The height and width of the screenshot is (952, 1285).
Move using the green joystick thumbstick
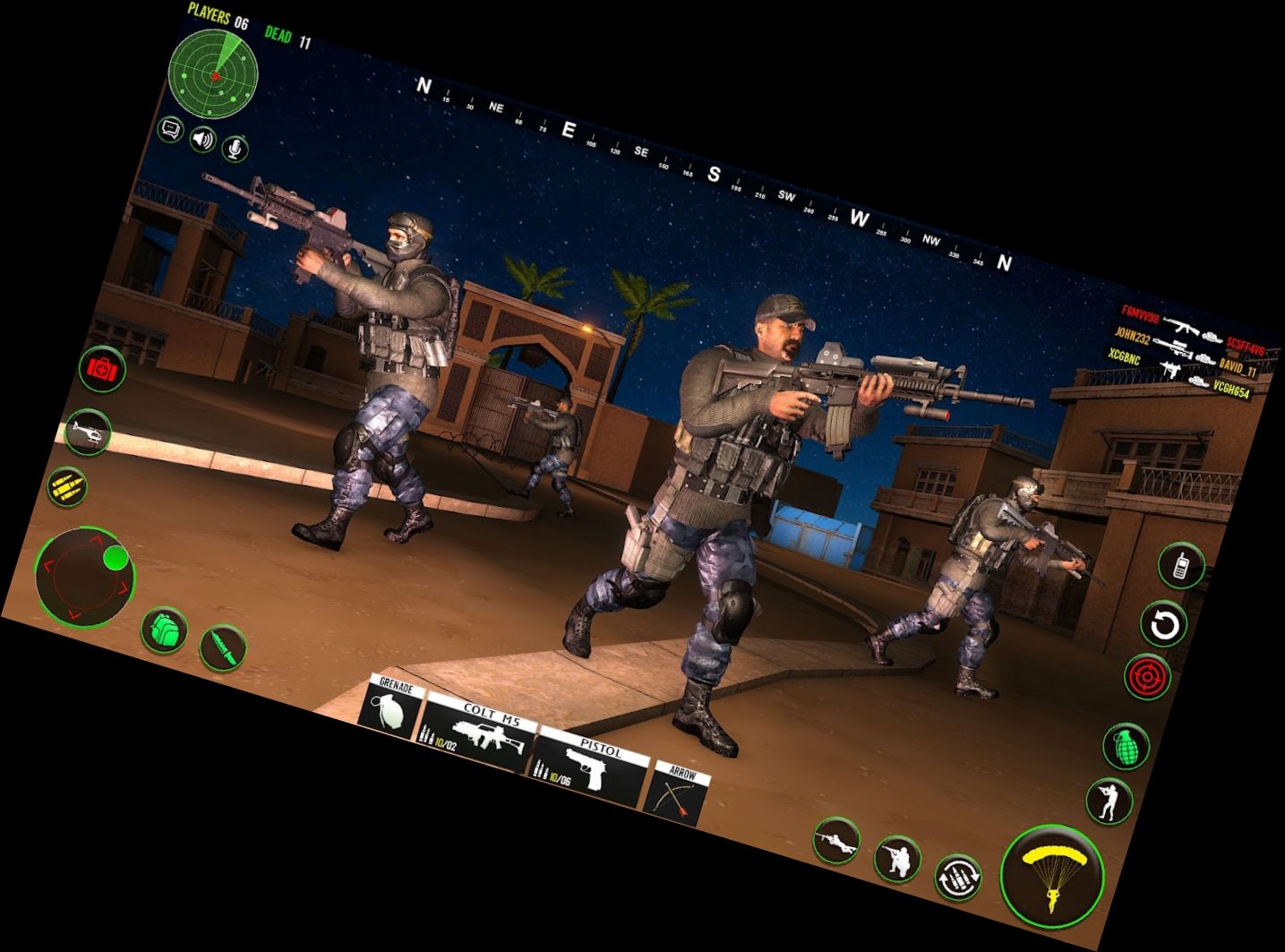pyautogui.click(x=115, y=561)
